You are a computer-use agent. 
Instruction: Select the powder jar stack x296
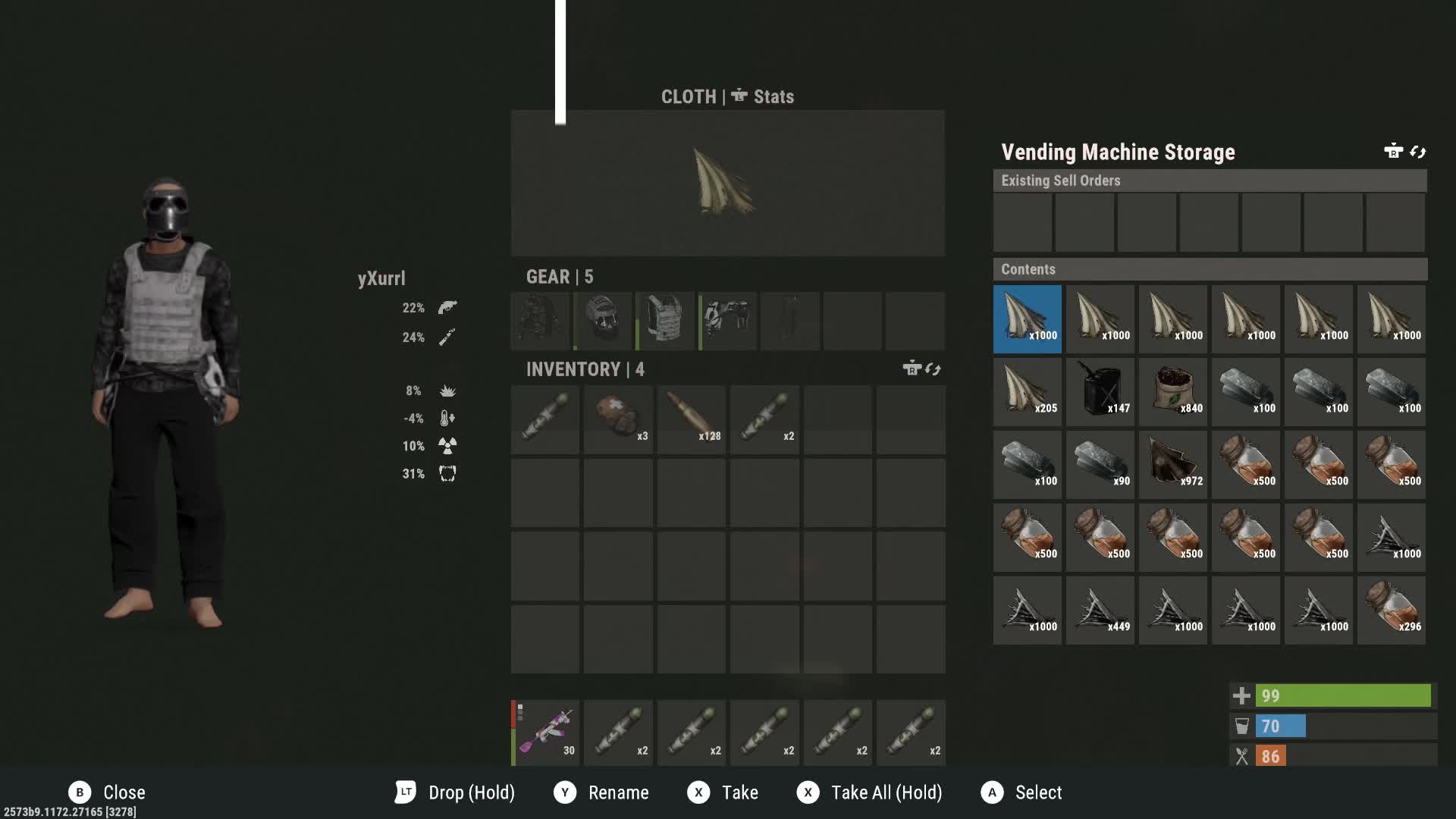pyautogui.click(x=1392, y=610)
